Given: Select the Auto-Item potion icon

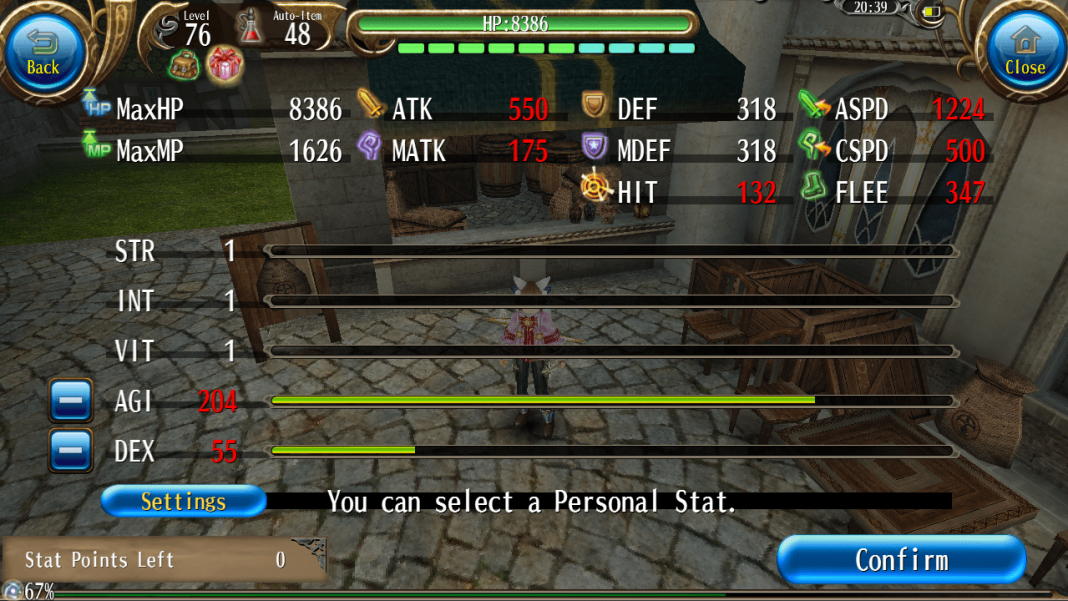Looking at the screenshot, I should pos(250,27).
